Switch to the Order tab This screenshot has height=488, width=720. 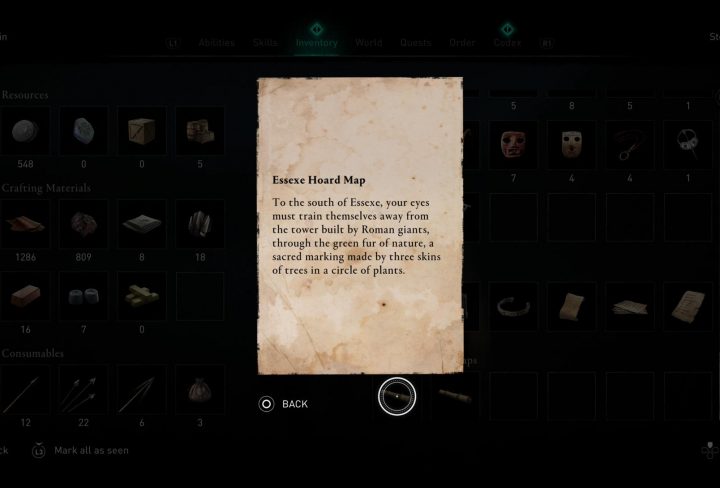461,43
